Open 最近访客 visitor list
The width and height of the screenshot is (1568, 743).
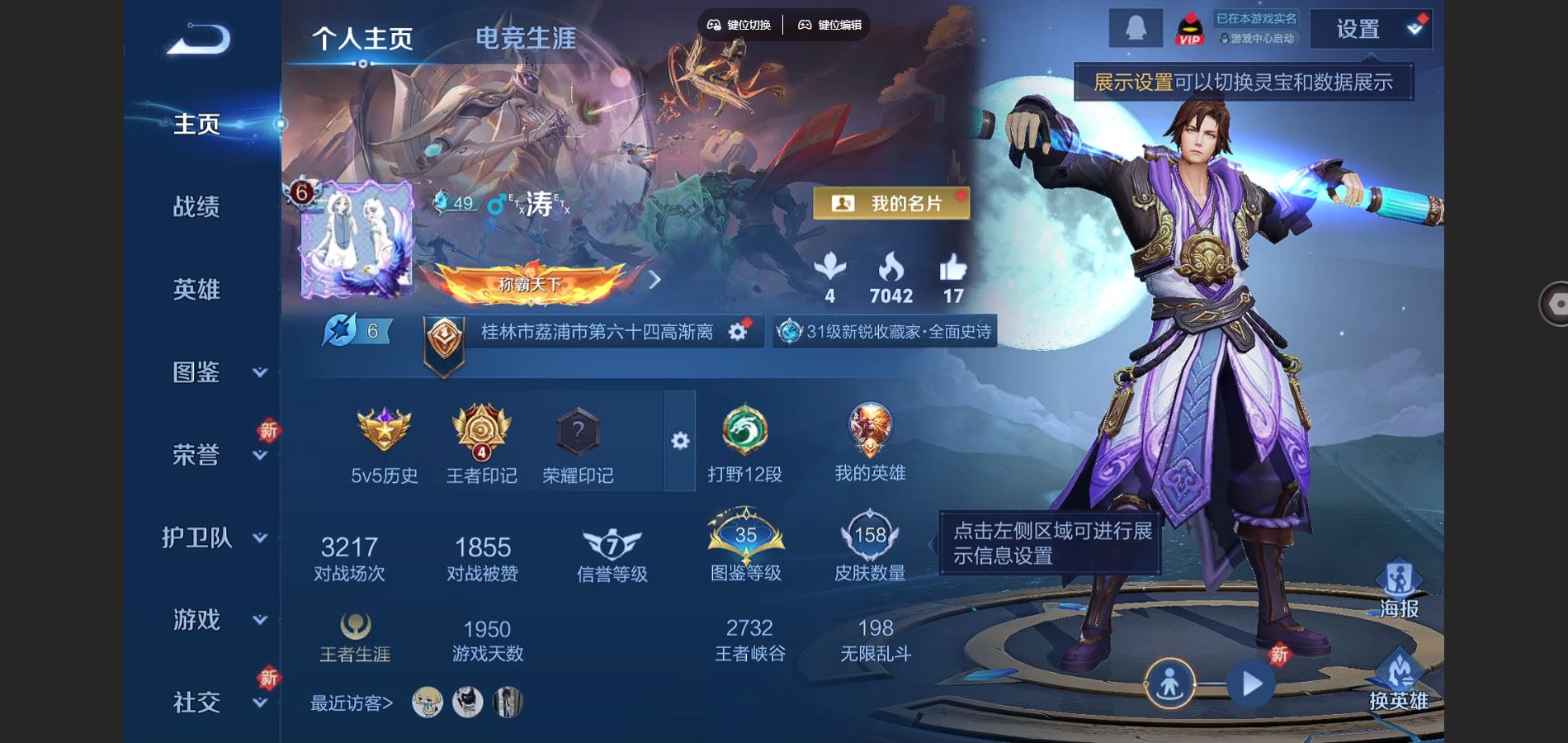pyautogui.click(x=352, y=703)
